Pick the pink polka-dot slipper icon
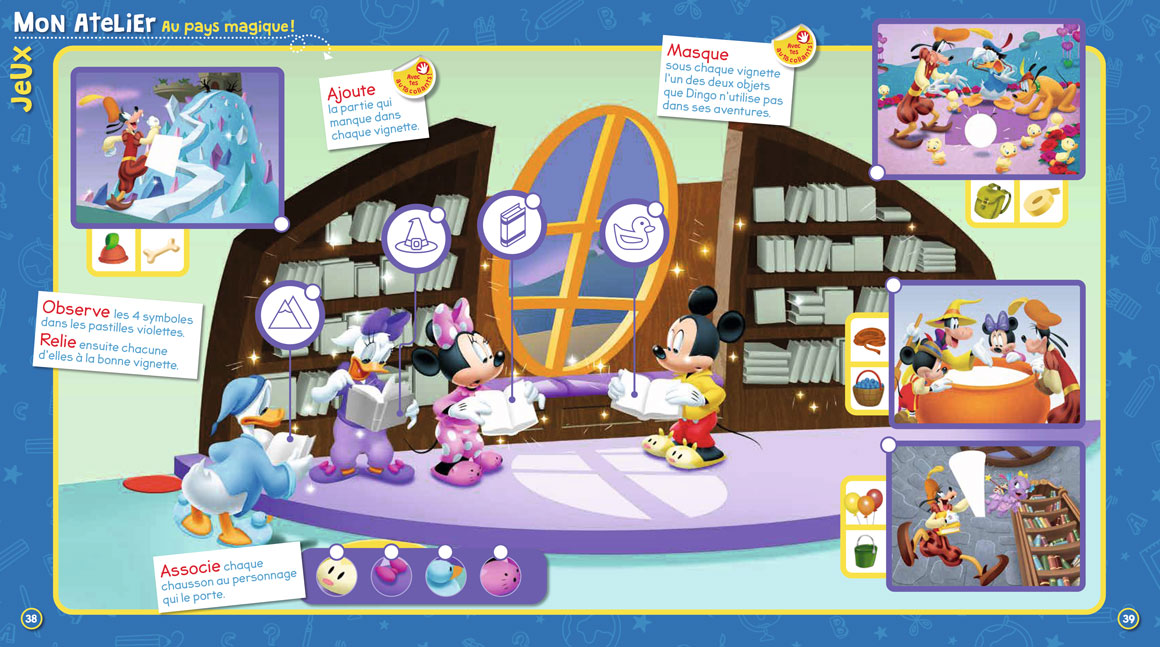 [x=499, y=575]
